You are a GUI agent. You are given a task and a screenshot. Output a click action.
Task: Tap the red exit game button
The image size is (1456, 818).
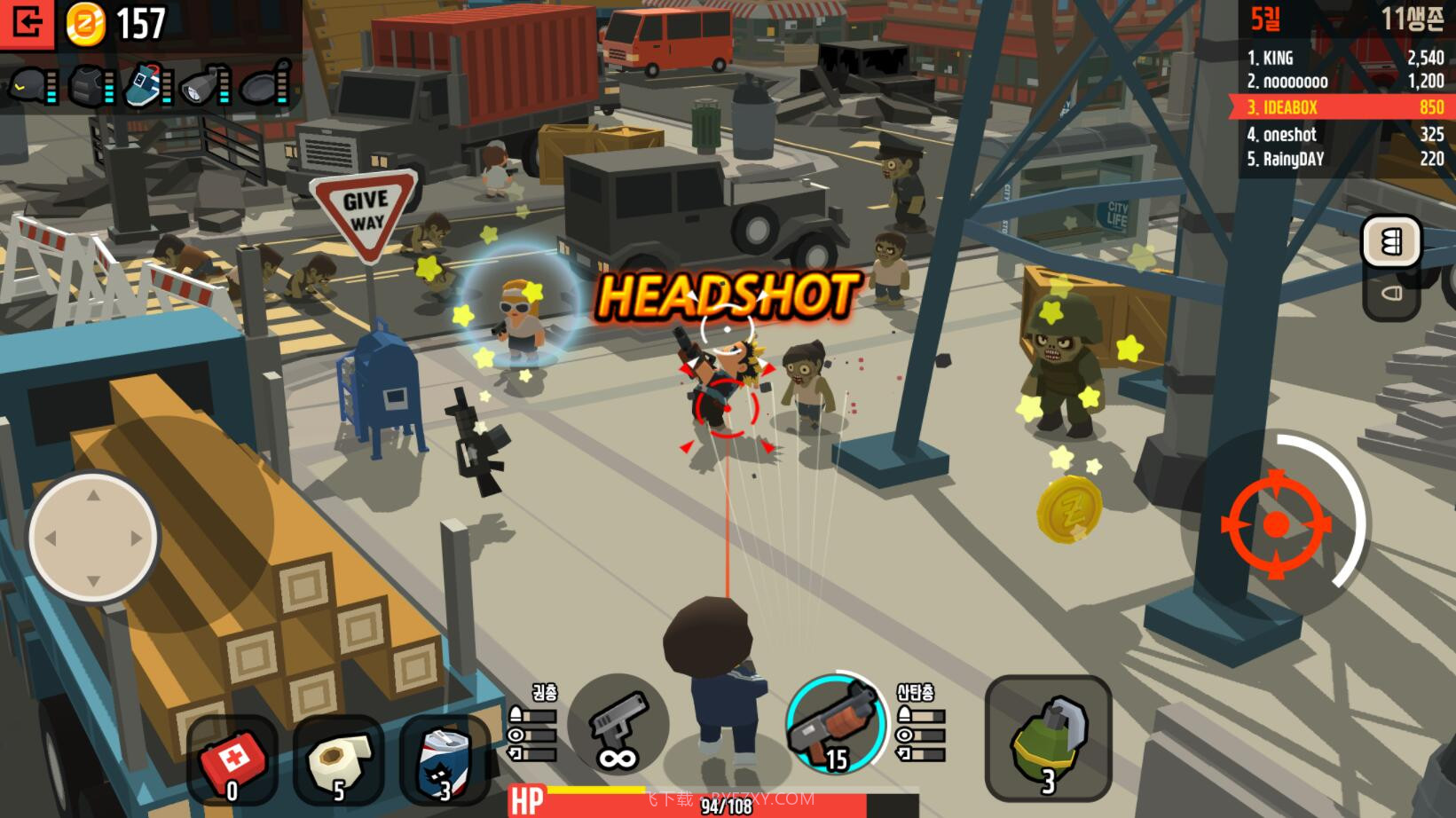point(27,23)
